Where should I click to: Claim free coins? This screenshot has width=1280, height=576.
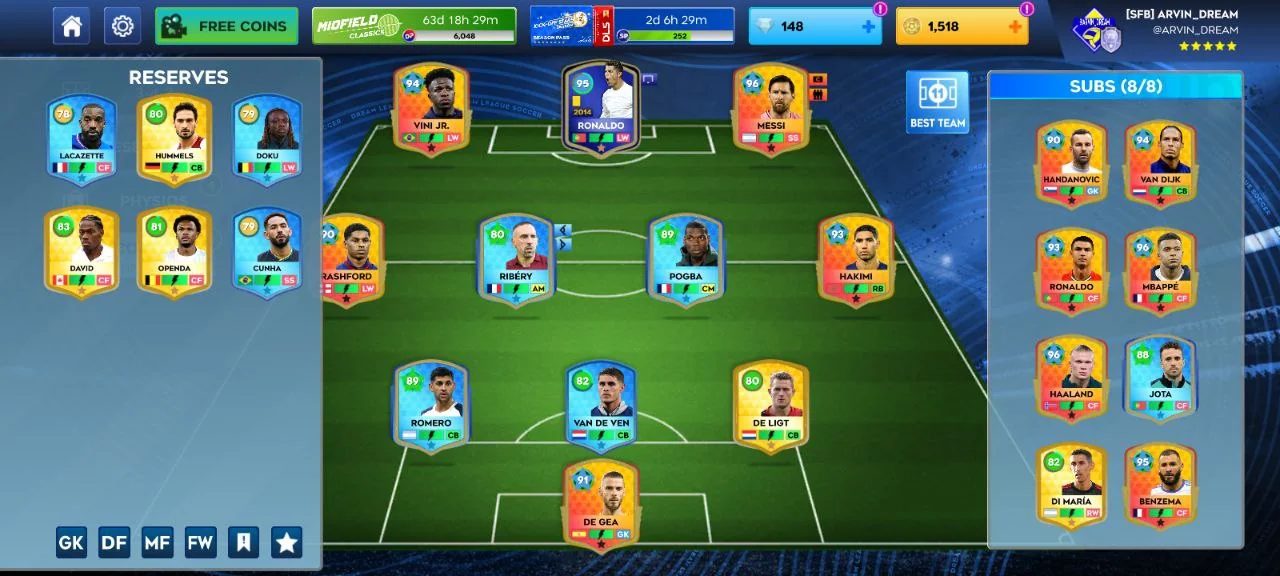pos(227,27)
